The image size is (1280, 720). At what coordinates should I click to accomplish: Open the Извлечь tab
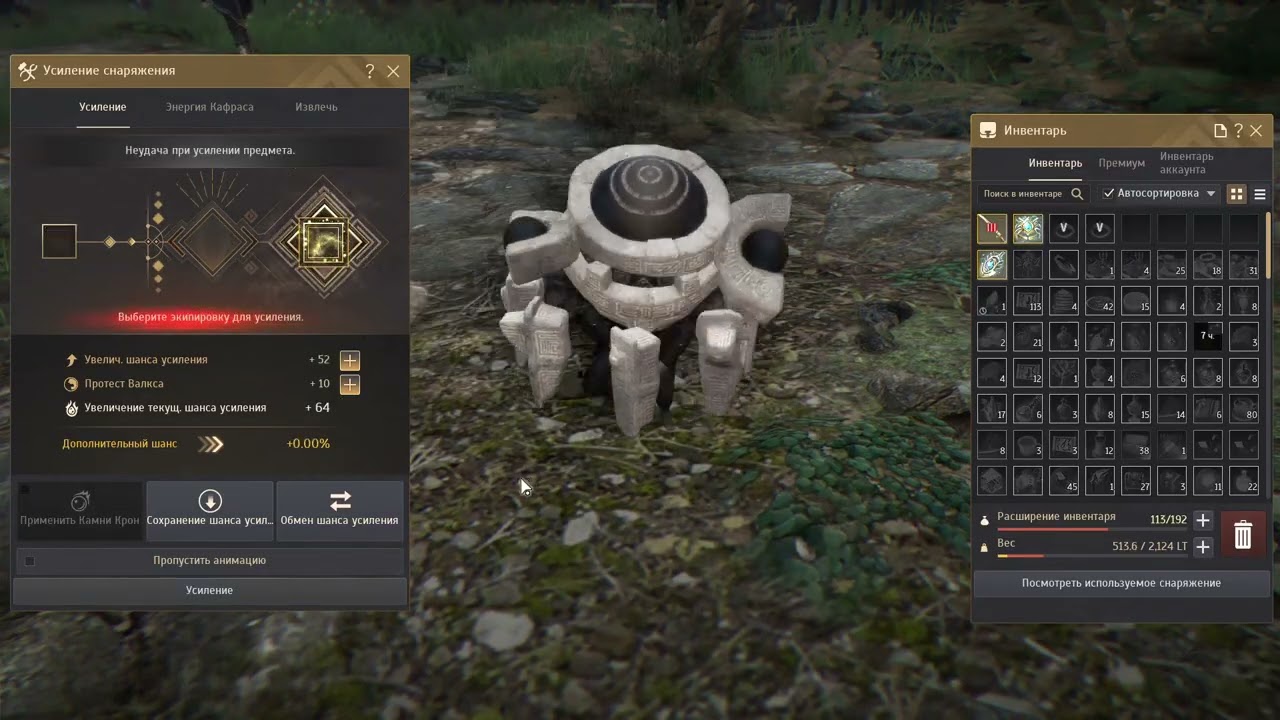[x=316, y=107]
